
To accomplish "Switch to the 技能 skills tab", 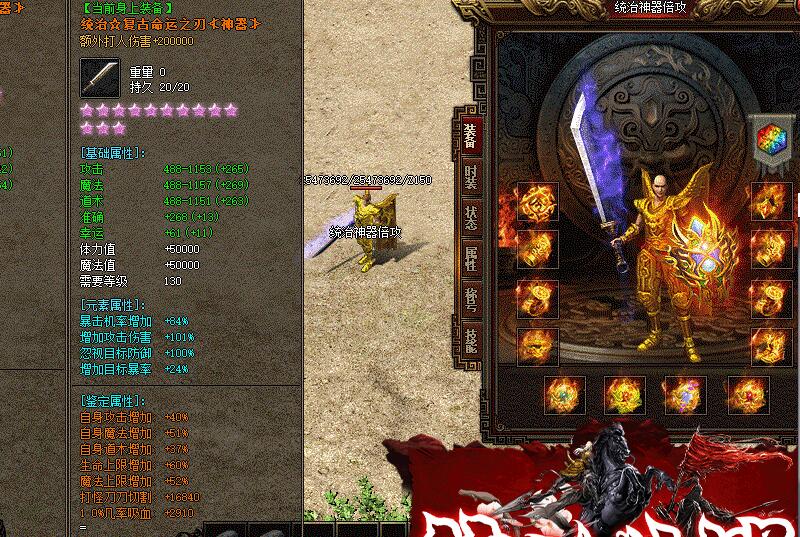I will tap(470, 340).
